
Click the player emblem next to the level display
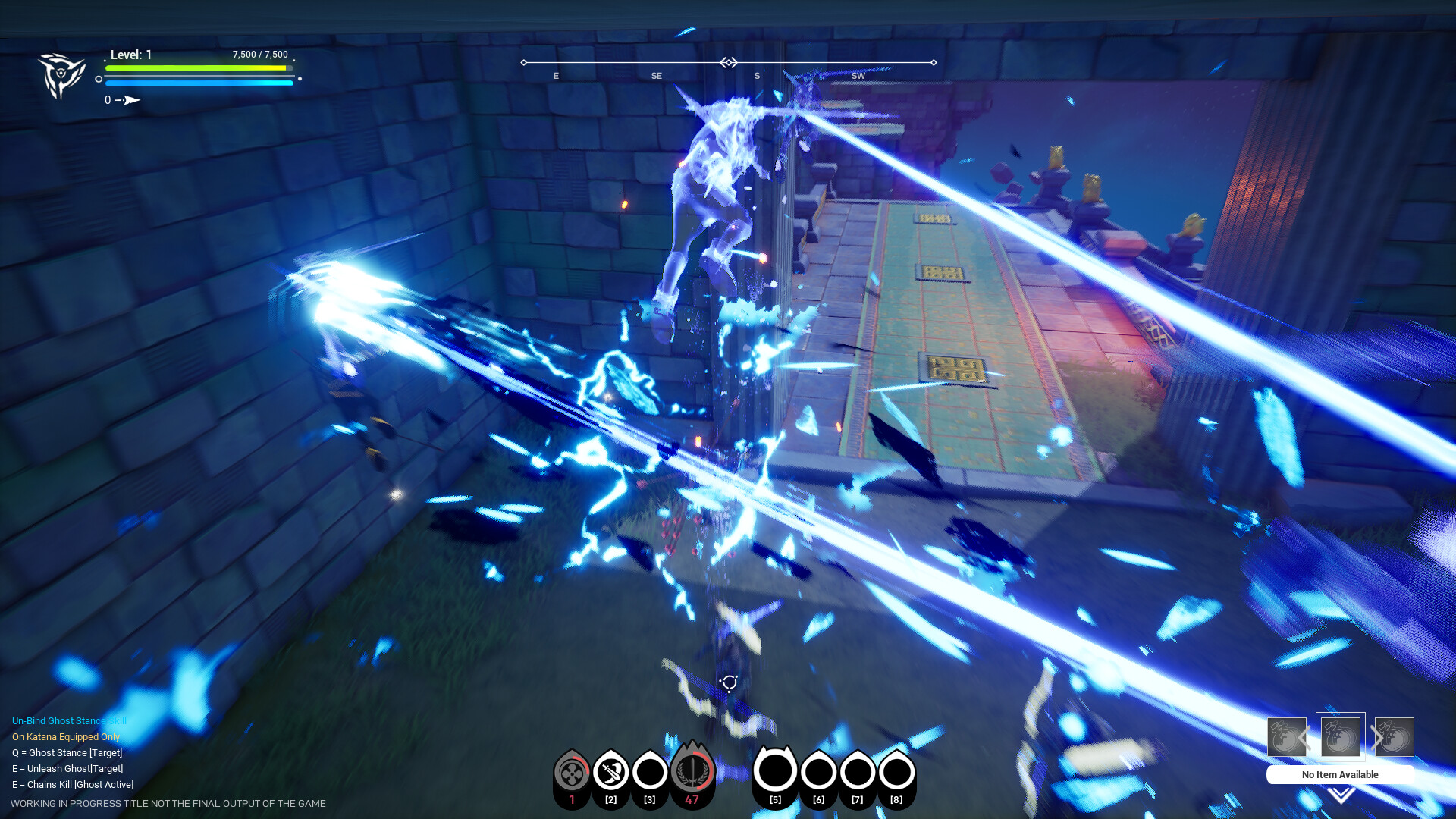(x=63, y=75)
